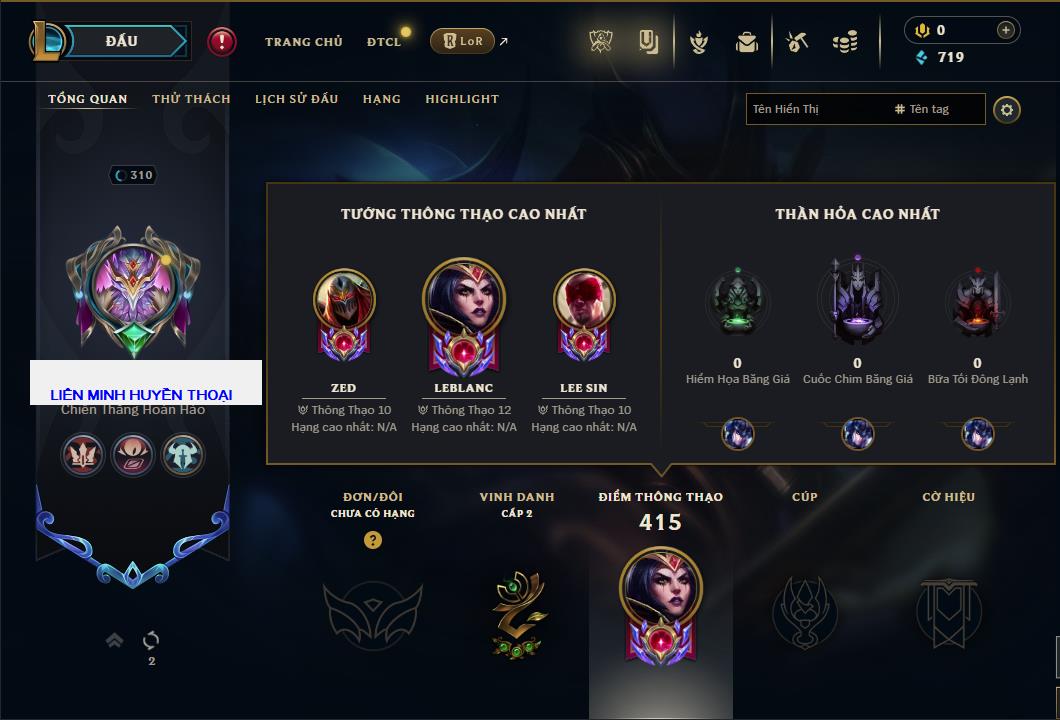Go to TRANG CHỦ home page

click(x=303, y=42)
